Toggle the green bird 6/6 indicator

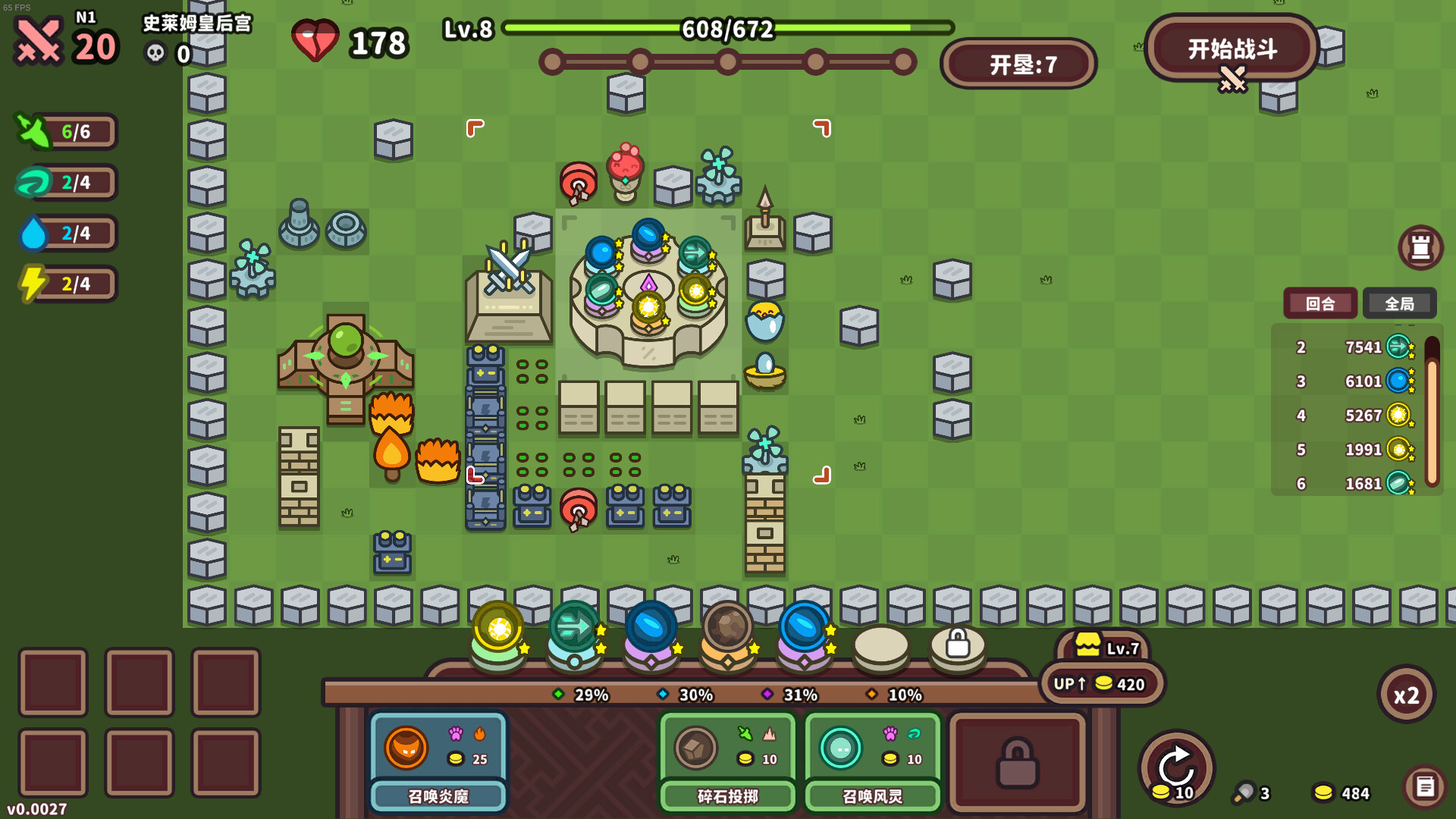[64, 131]
